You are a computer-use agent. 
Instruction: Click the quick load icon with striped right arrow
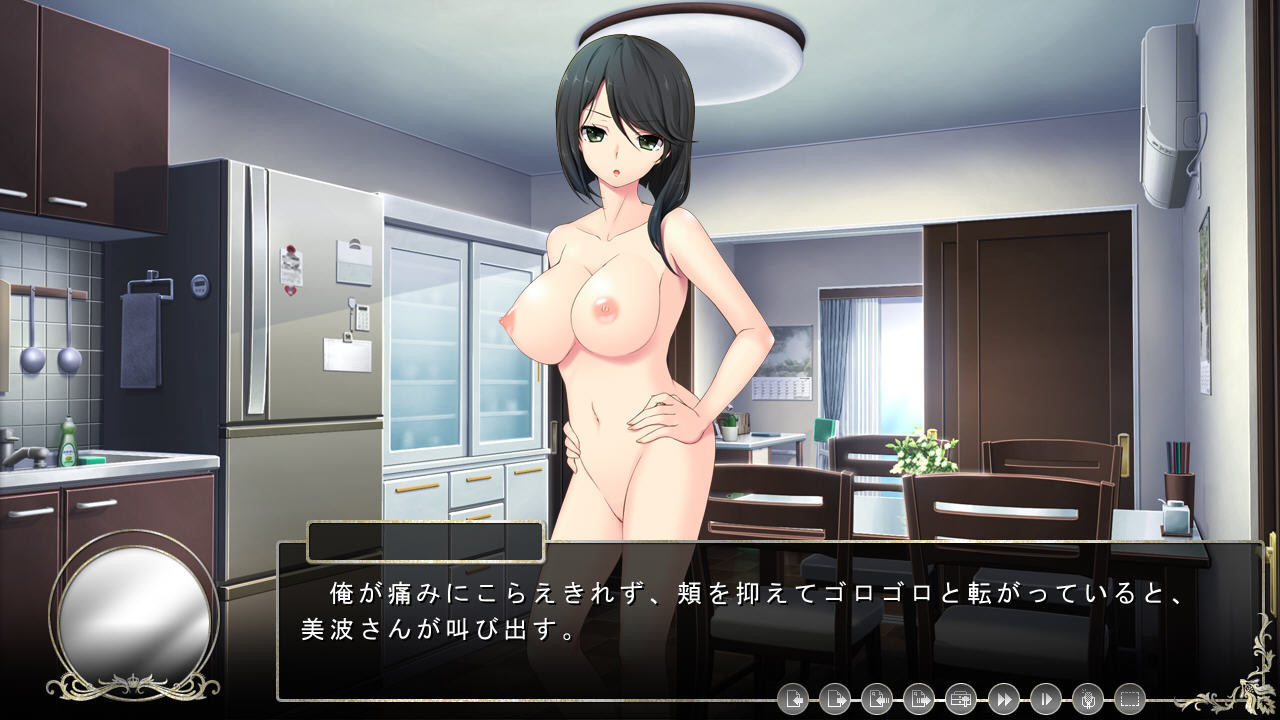[918, 698]
